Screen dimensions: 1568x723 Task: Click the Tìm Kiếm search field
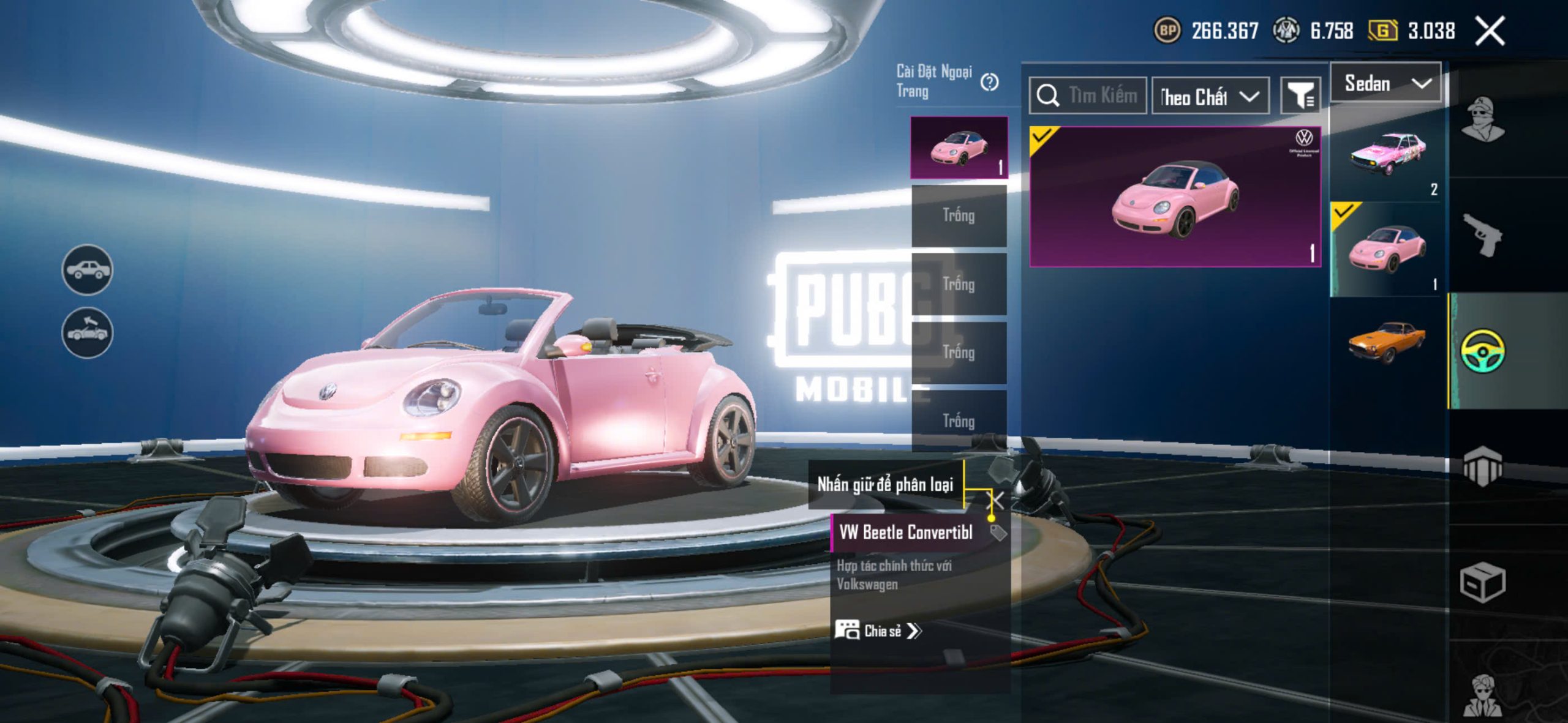point(1088,96)
